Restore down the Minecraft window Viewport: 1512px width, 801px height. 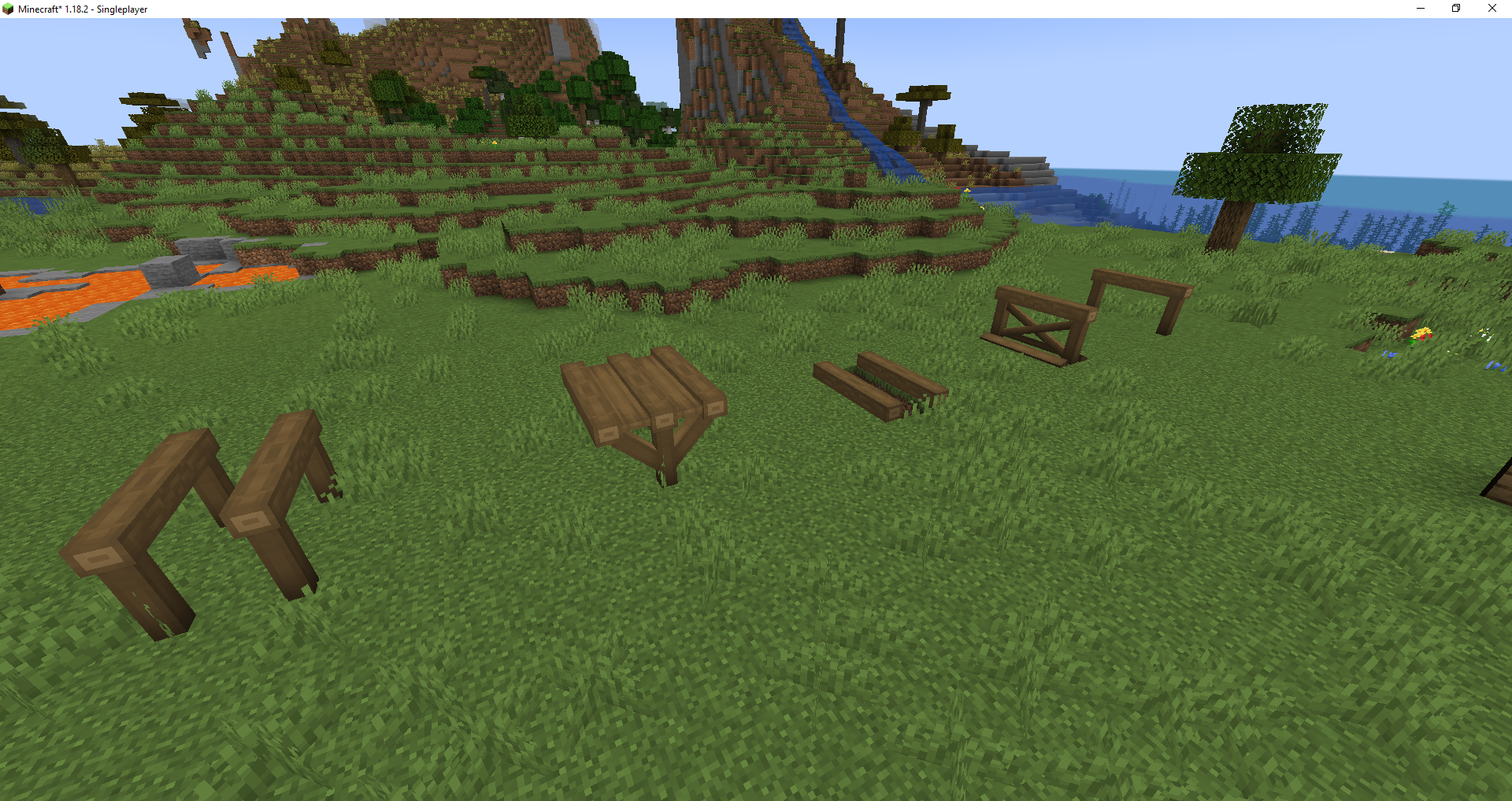(x=1455, y=9)
